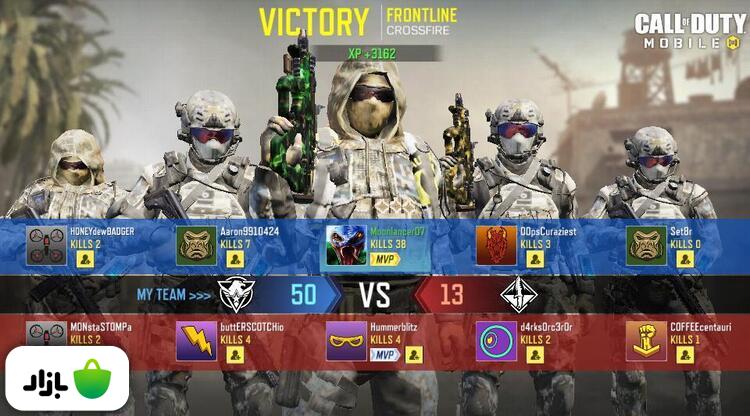This screenshot has width=750, height=416.
Task: Add COFFEEcentauri as a friend
Action: tap(684, 355)
